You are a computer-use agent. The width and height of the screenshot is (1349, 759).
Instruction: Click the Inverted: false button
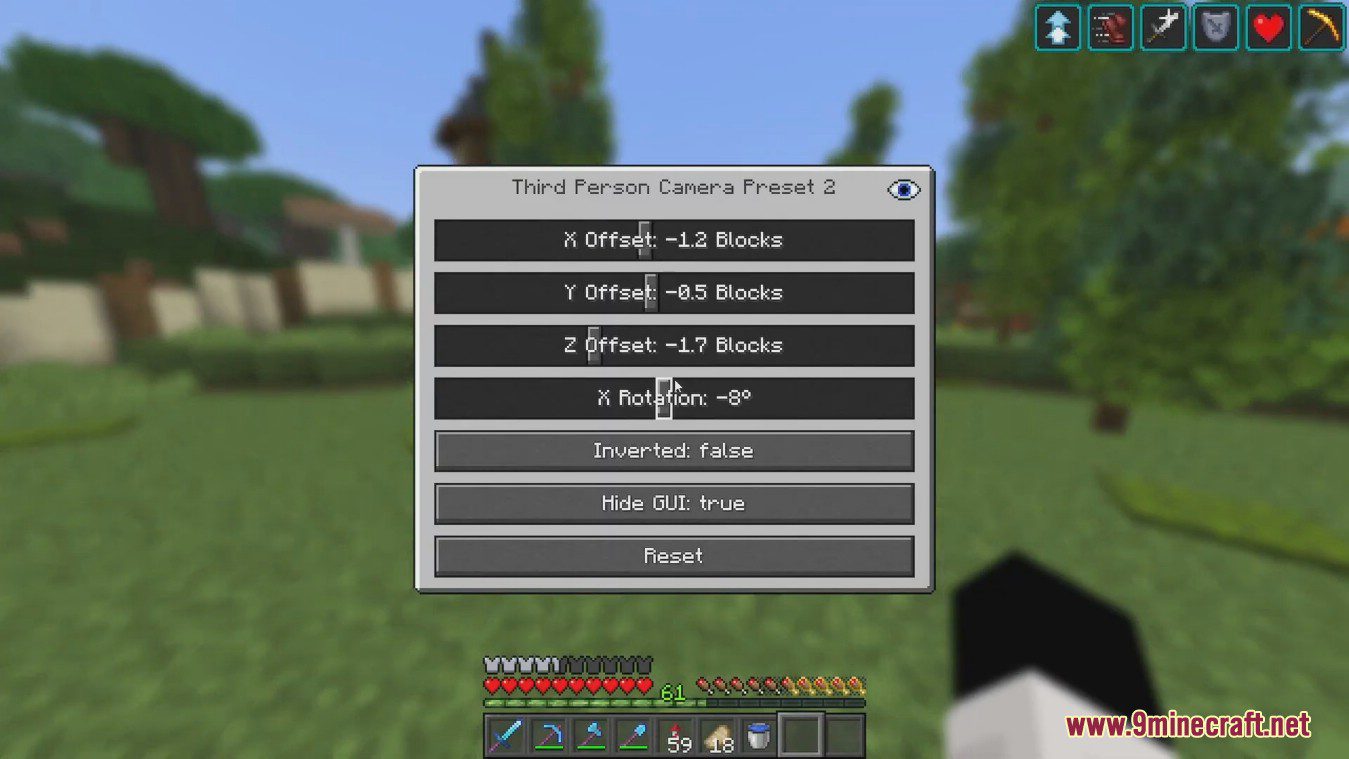coord(673,450)
